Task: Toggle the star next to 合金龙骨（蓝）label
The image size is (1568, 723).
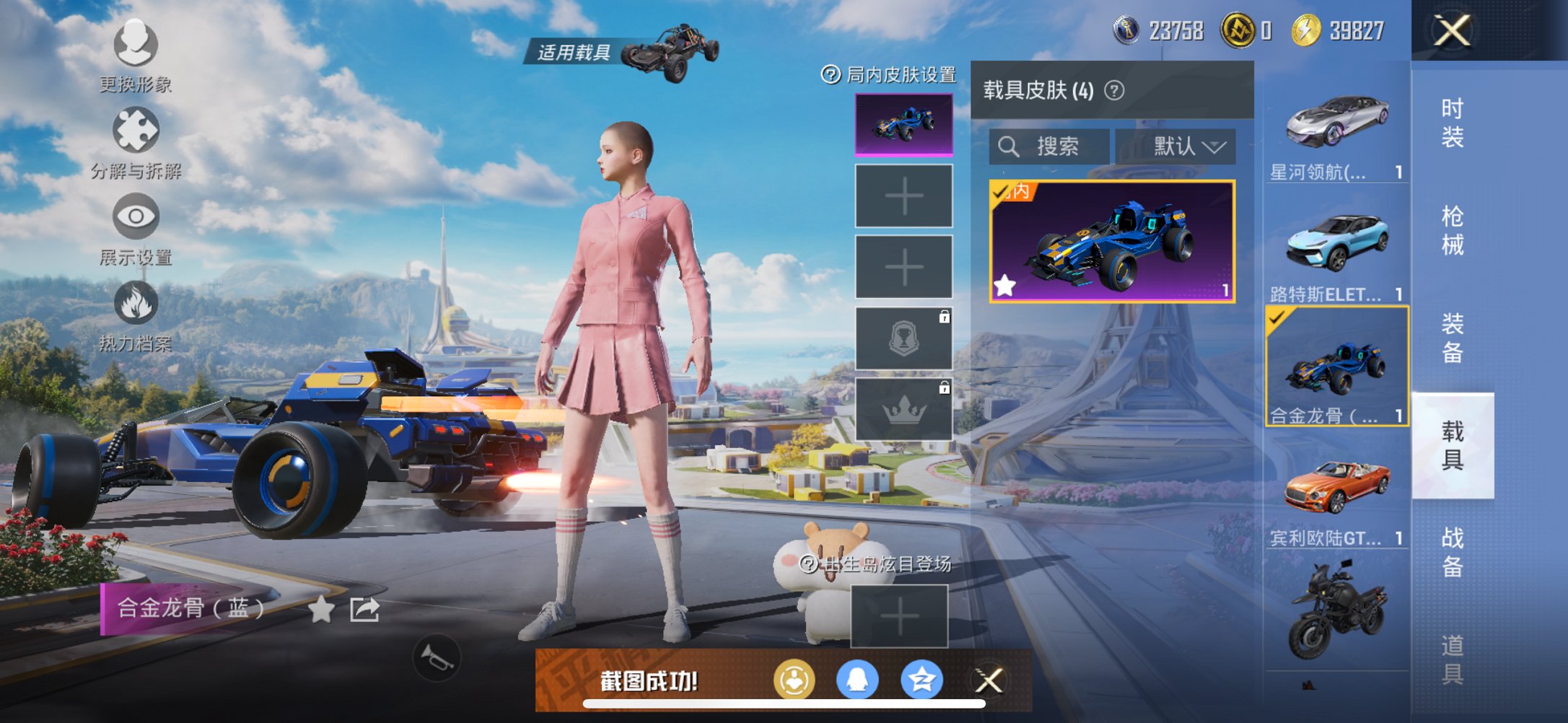Action: [320, 610]
